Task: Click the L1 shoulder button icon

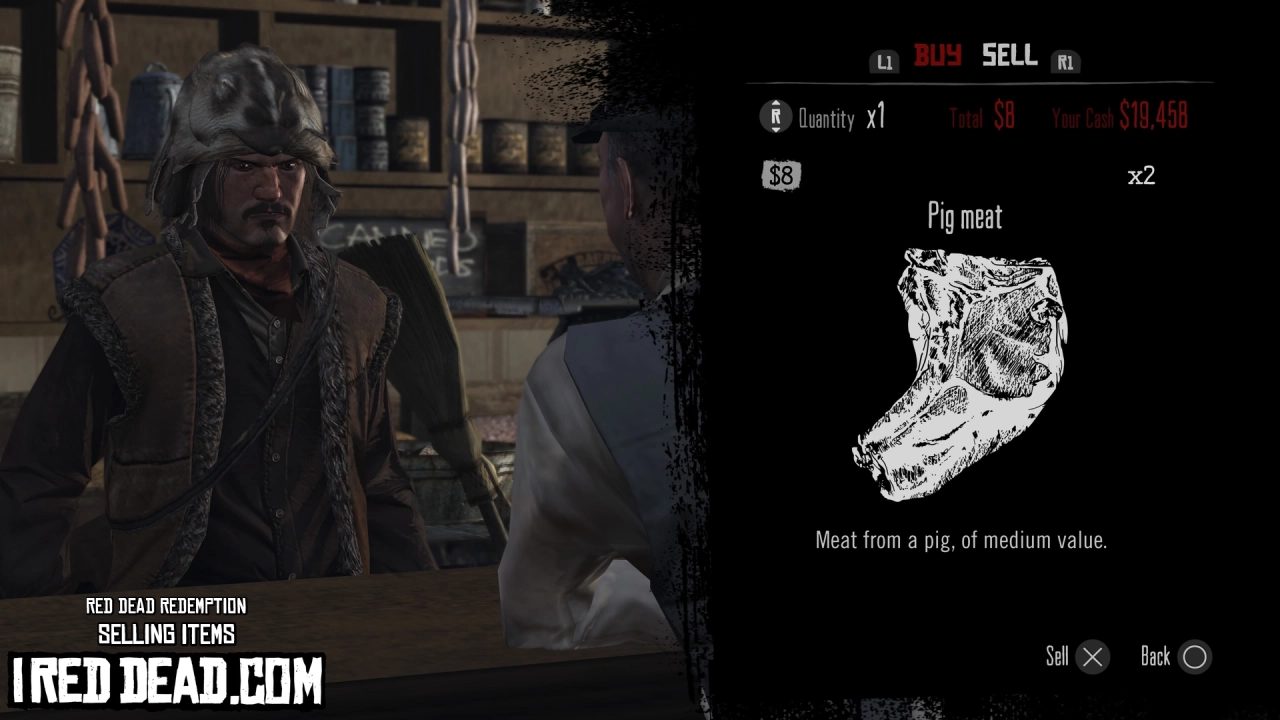Action: [884, 60]
